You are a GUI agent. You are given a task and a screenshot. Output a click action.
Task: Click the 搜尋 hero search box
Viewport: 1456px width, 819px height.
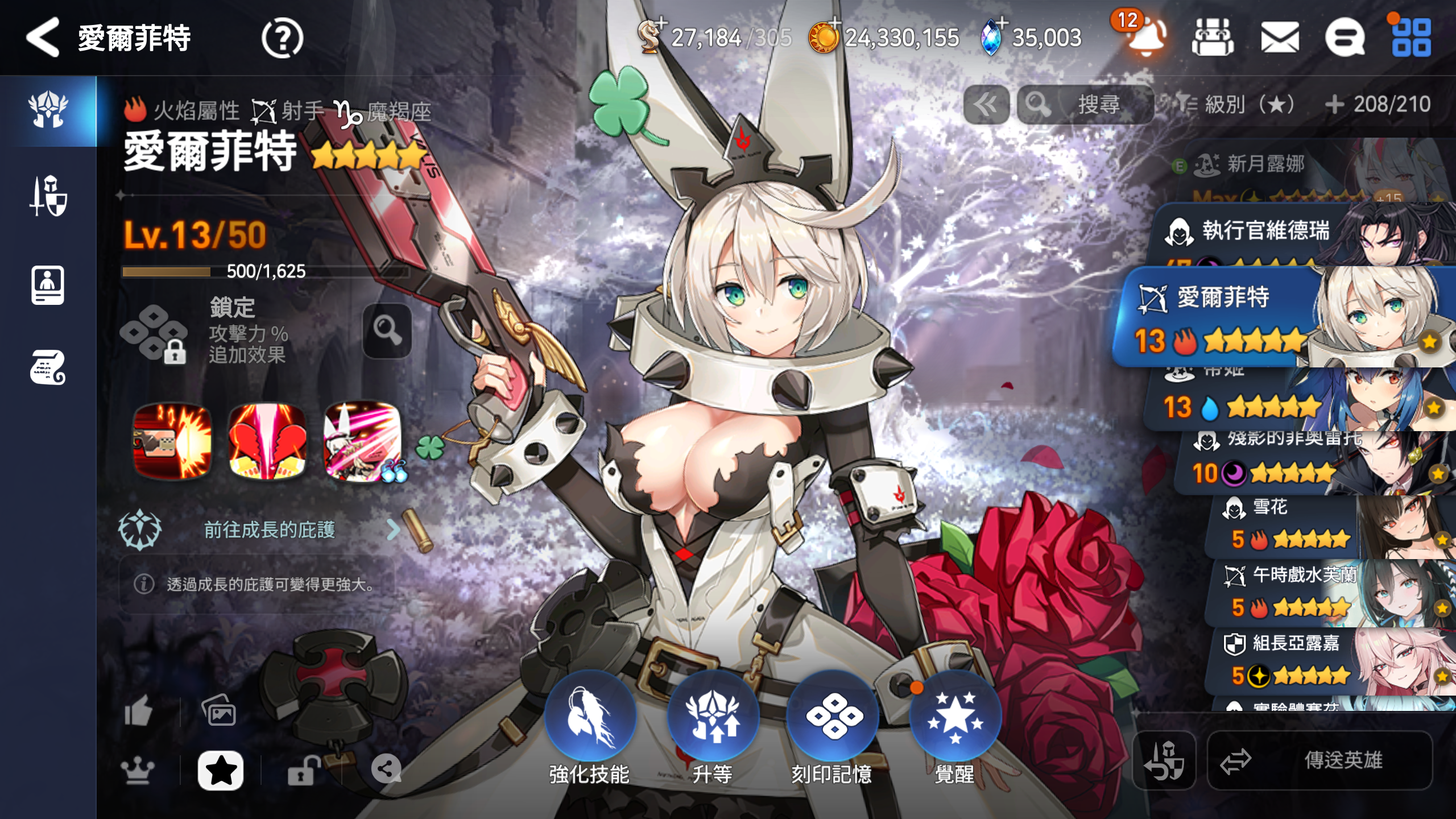tap(1085, 105)
